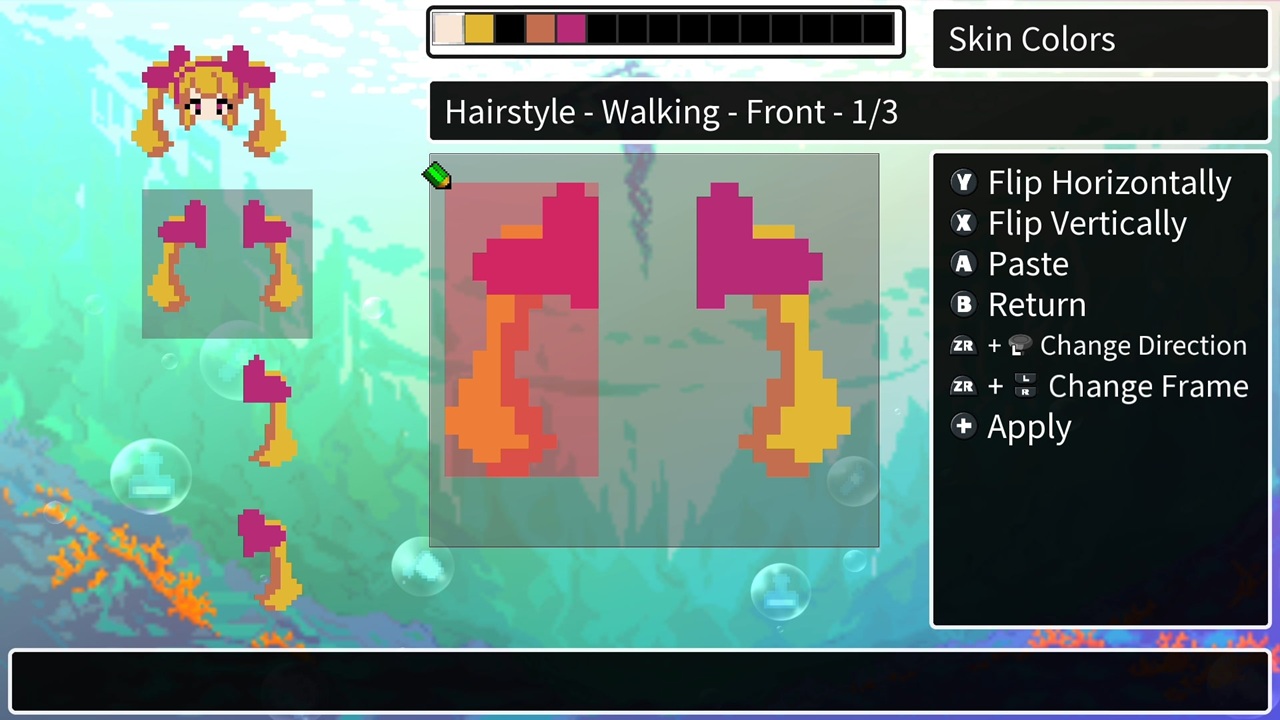Select the black color swatch in the palette
The image size is (1280, 720).
[x=509, y=30]
